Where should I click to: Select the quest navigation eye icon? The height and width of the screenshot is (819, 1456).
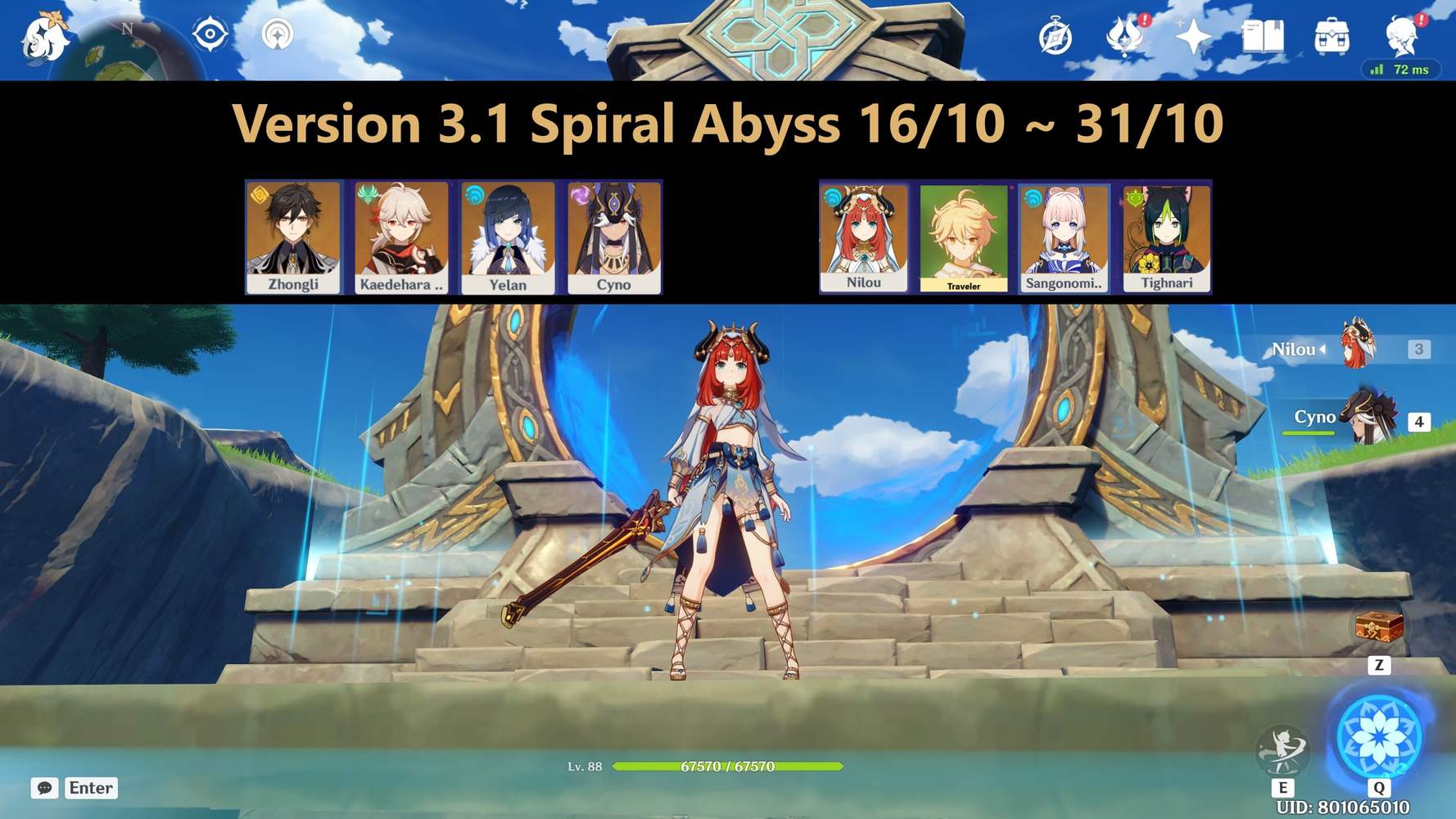click(x=210, y=34)
